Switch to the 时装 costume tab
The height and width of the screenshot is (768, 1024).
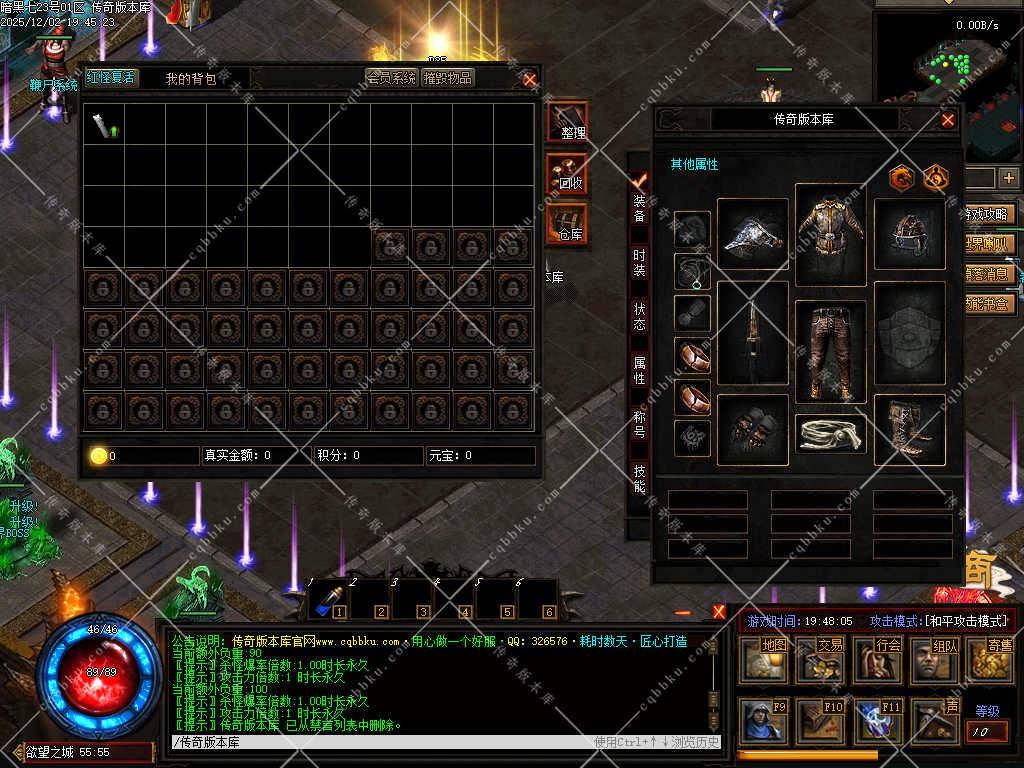(639, 264)
